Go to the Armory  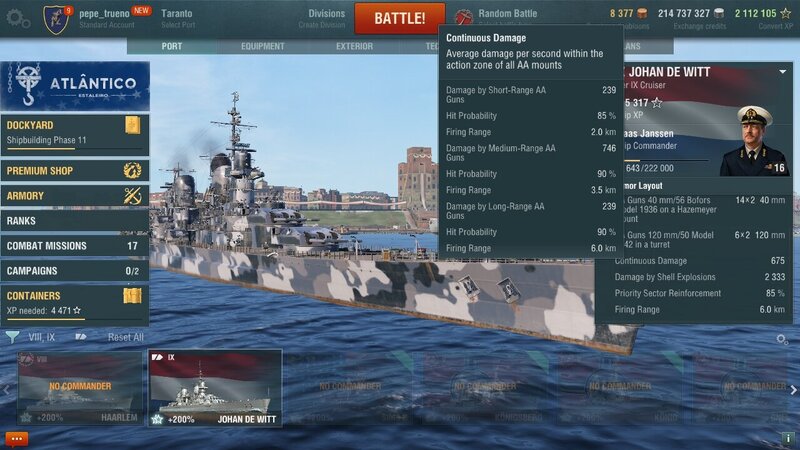[x=75, y=196]
